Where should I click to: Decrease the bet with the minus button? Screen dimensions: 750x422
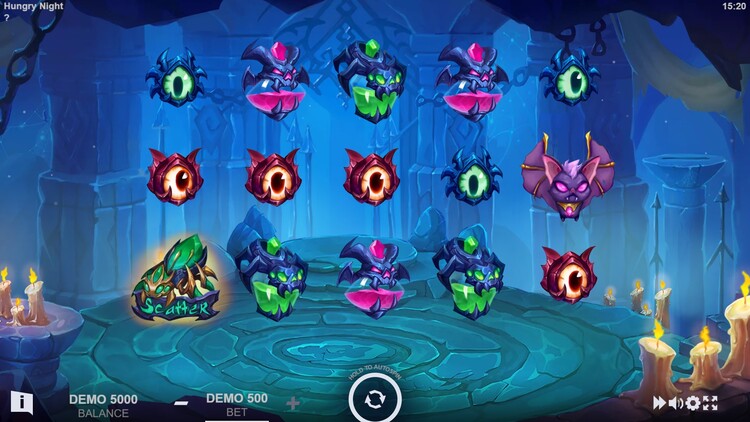(x=181, y=403)
